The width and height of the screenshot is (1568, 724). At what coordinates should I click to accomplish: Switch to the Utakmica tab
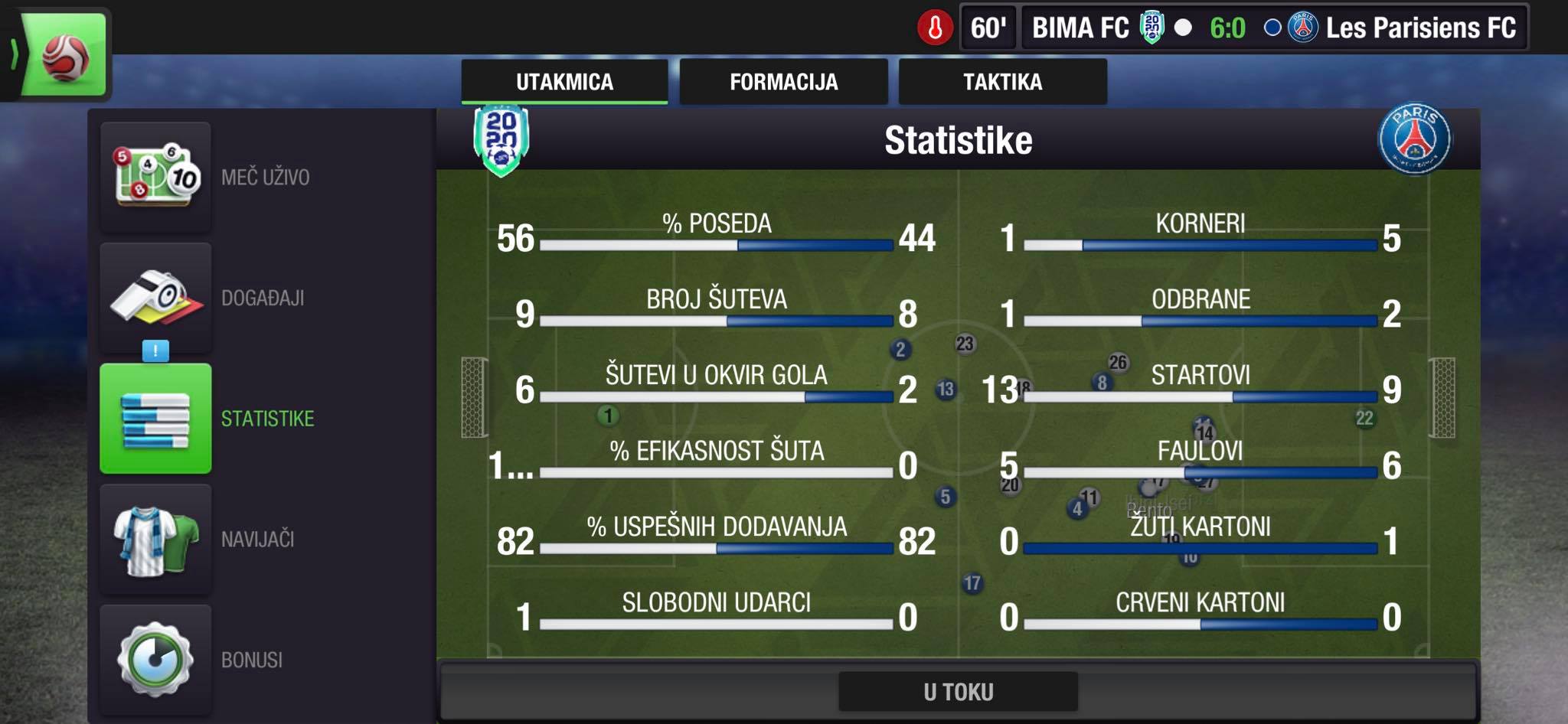tap(564, 82)
